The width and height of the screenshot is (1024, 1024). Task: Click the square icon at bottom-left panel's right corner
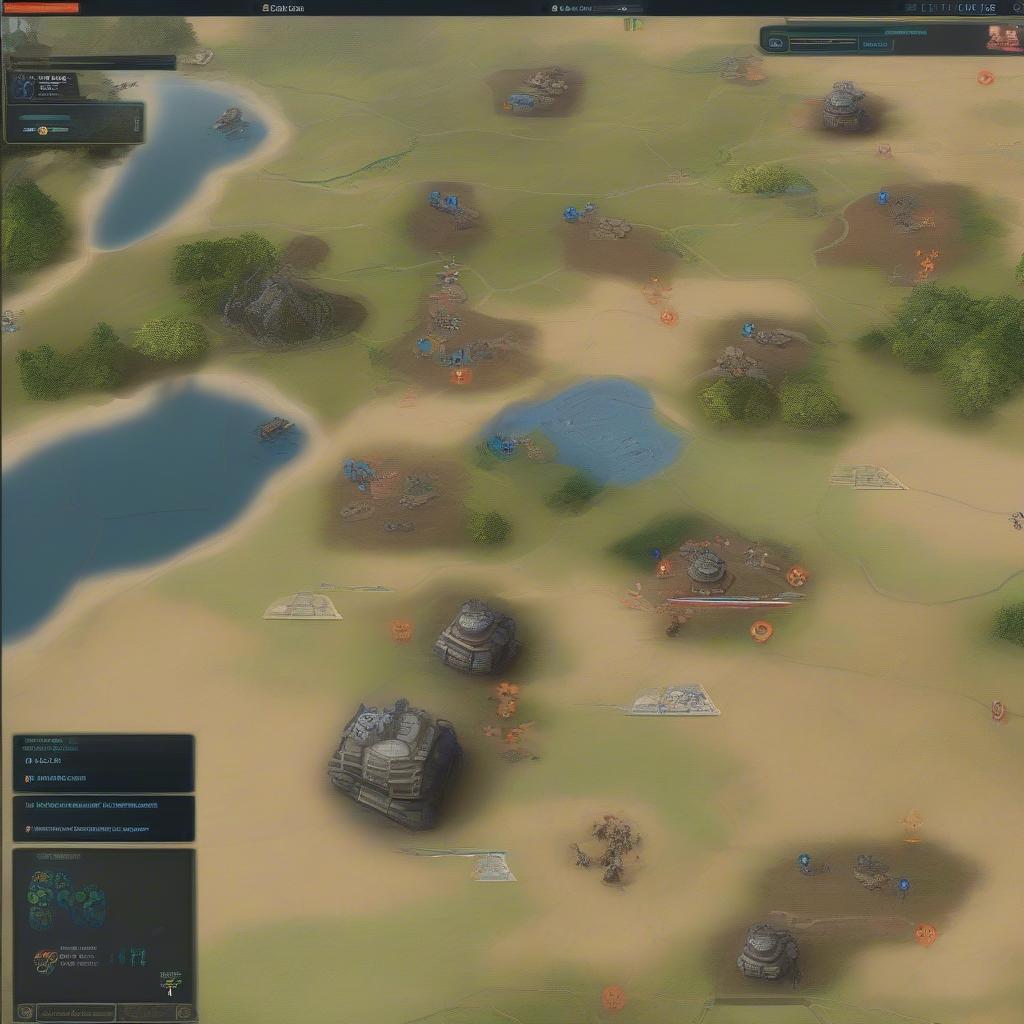tap(184, 1012)
